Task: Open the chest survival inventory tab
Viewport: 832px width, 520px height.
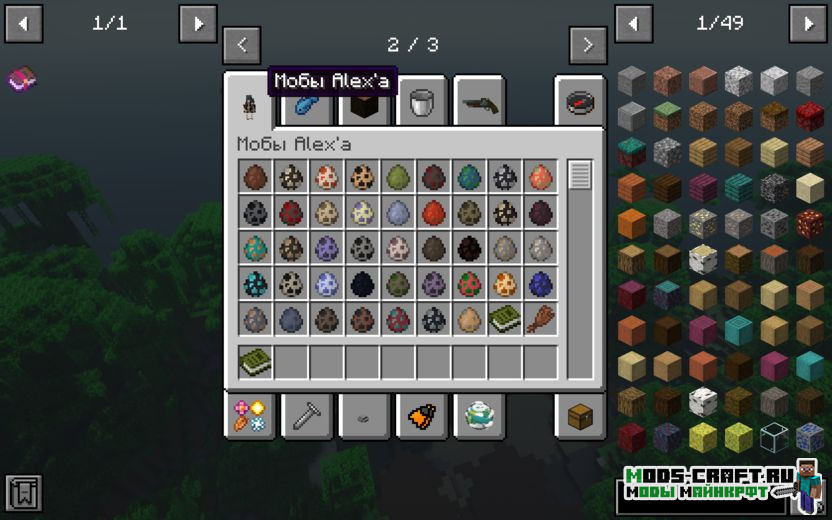Action: click(x=580, y=415)
